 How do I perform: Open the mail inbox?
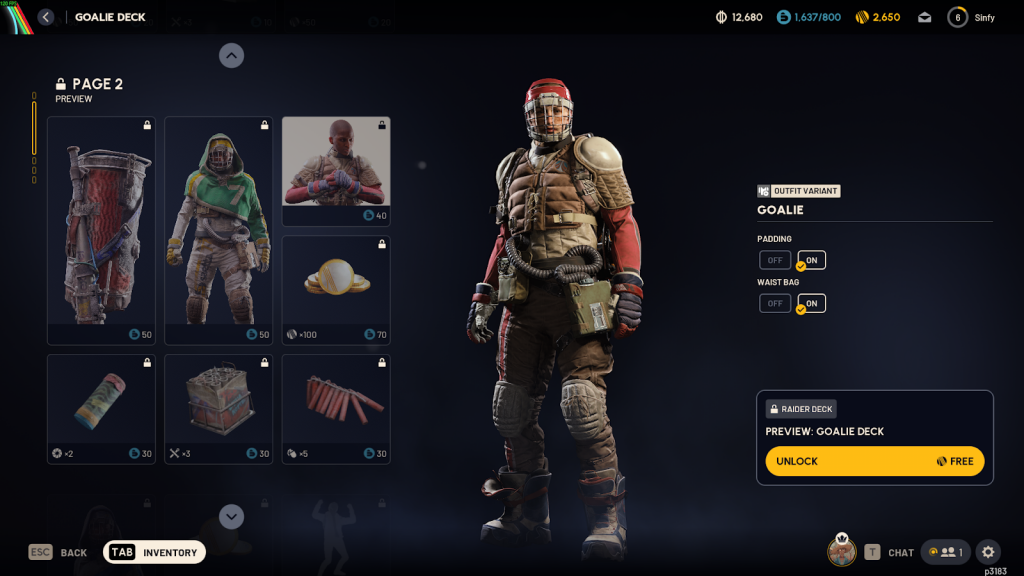924,17
